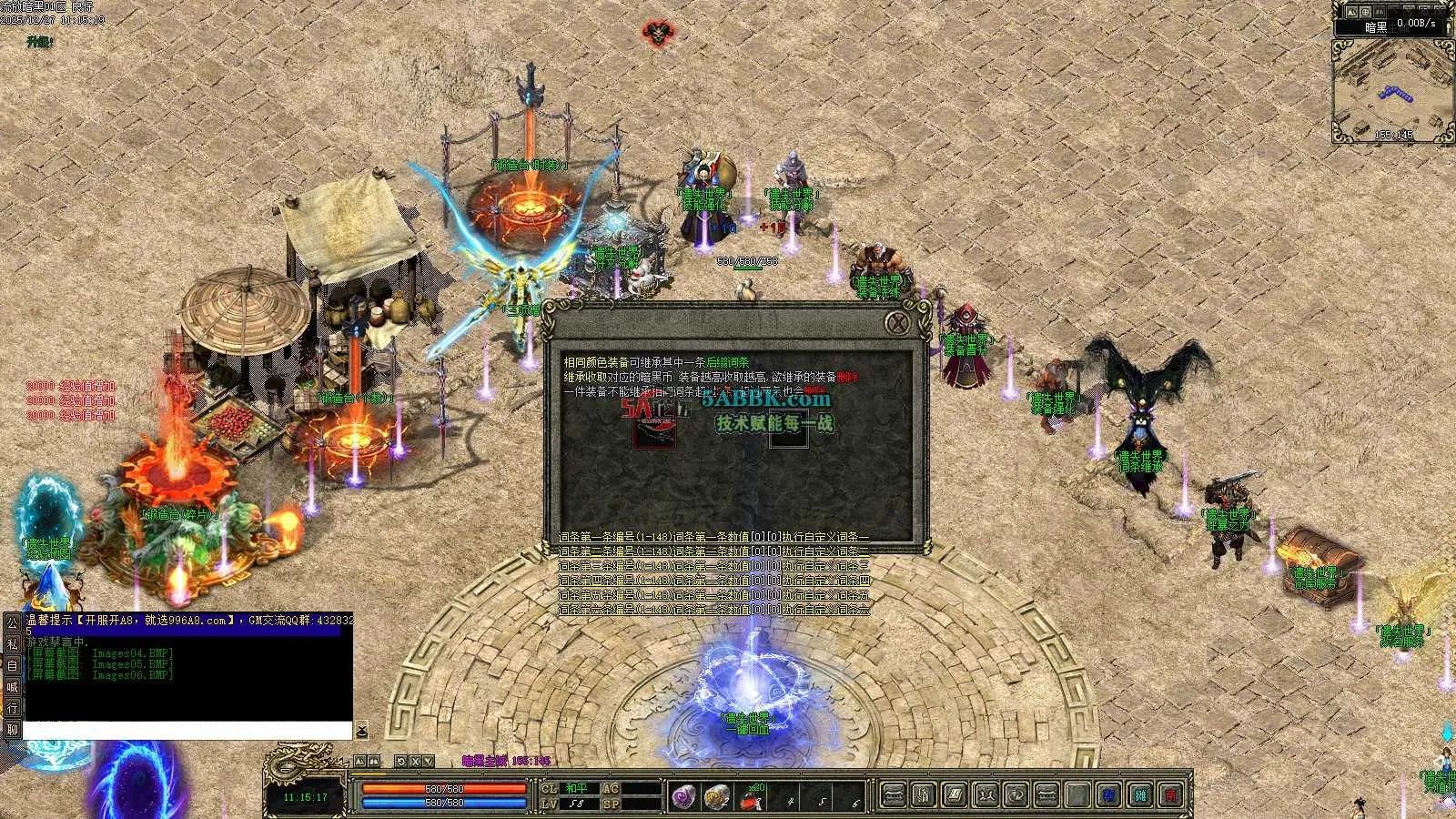This screenshot has width=1456, height=819.
Task: Open the blue 帮 guild button
Action: (1108, 795)
